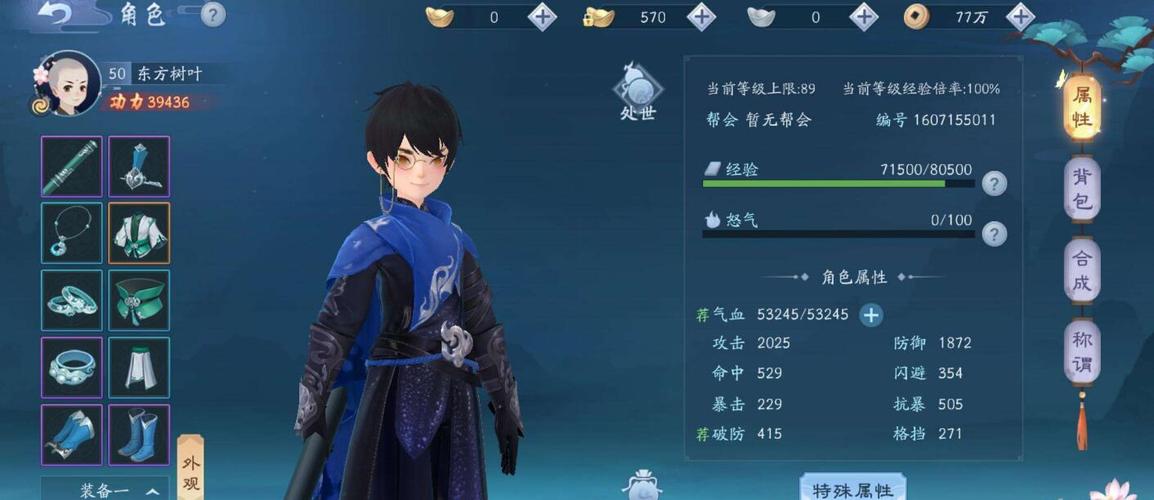This screenshot has height=500, width=1154.
Task: Select the green flute weapon slot
Action: 71,167
